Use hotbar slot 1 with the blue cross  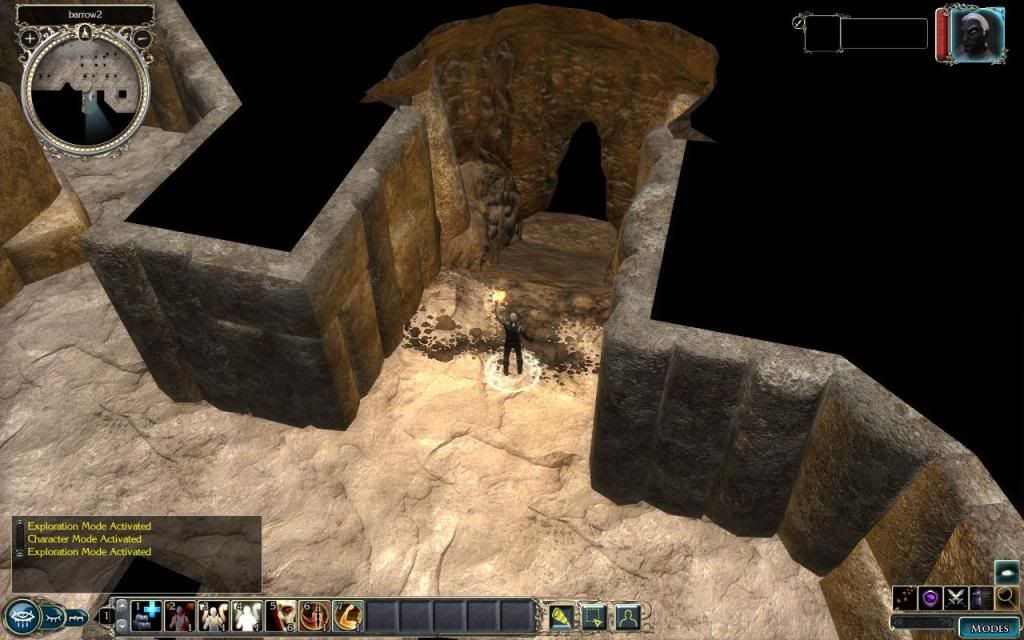(146, 615)
